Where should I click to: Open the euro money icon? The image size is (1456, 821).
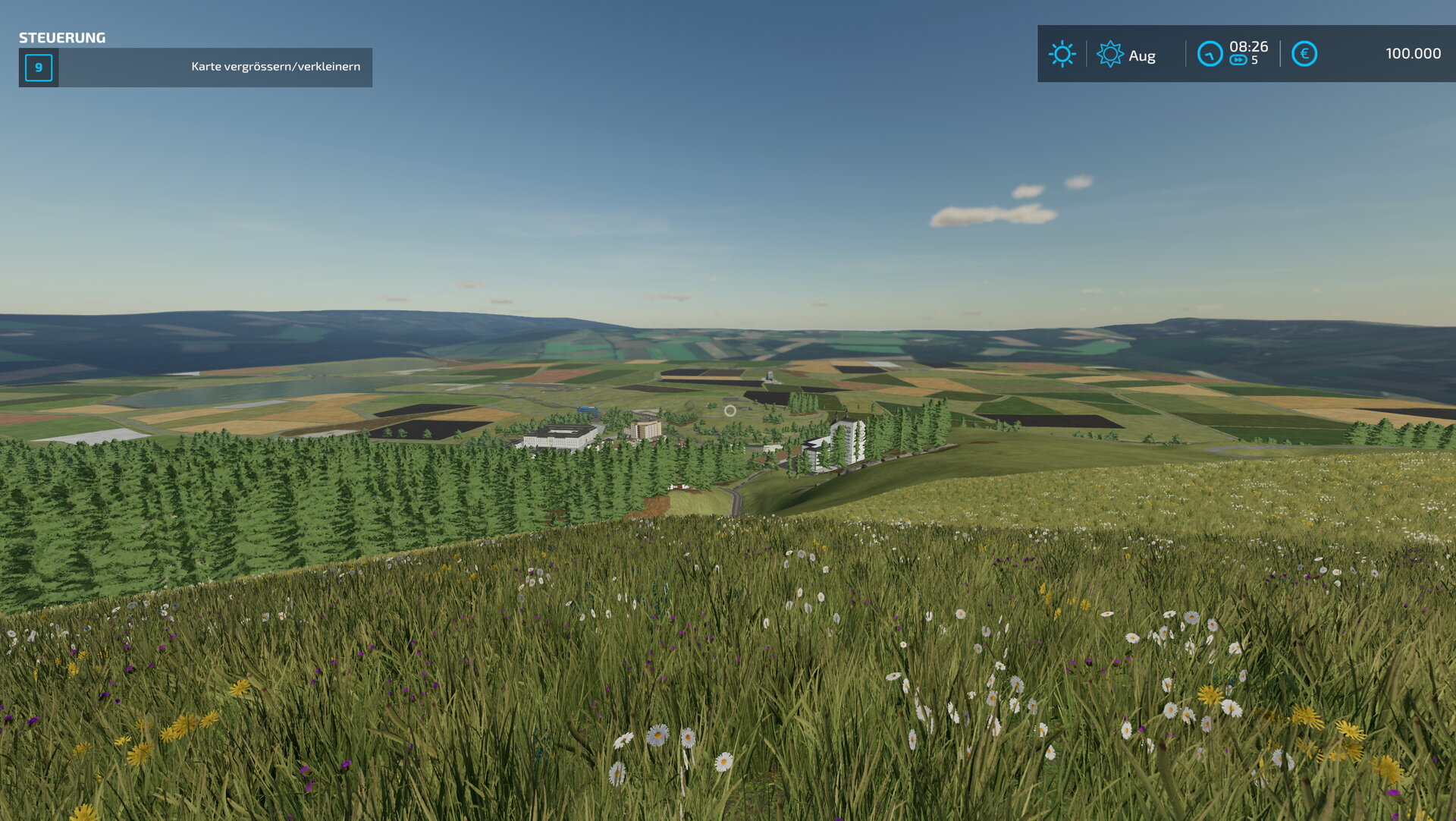point(1304,54)
